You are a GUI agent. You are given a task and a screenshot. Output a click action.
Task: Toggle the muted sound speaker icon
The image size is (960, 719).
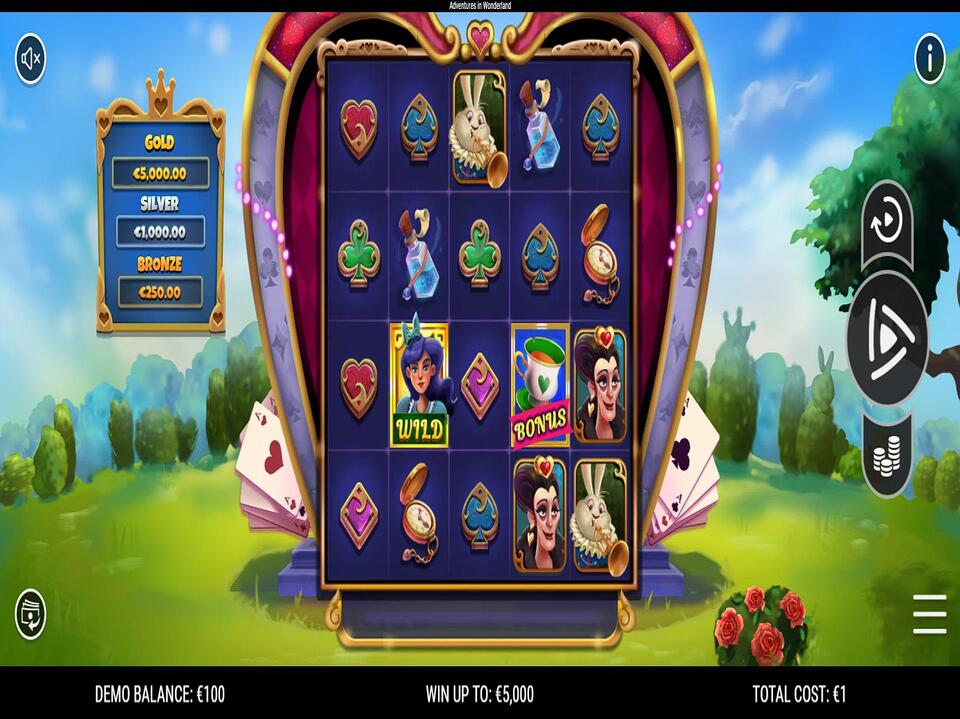[31, 59]
